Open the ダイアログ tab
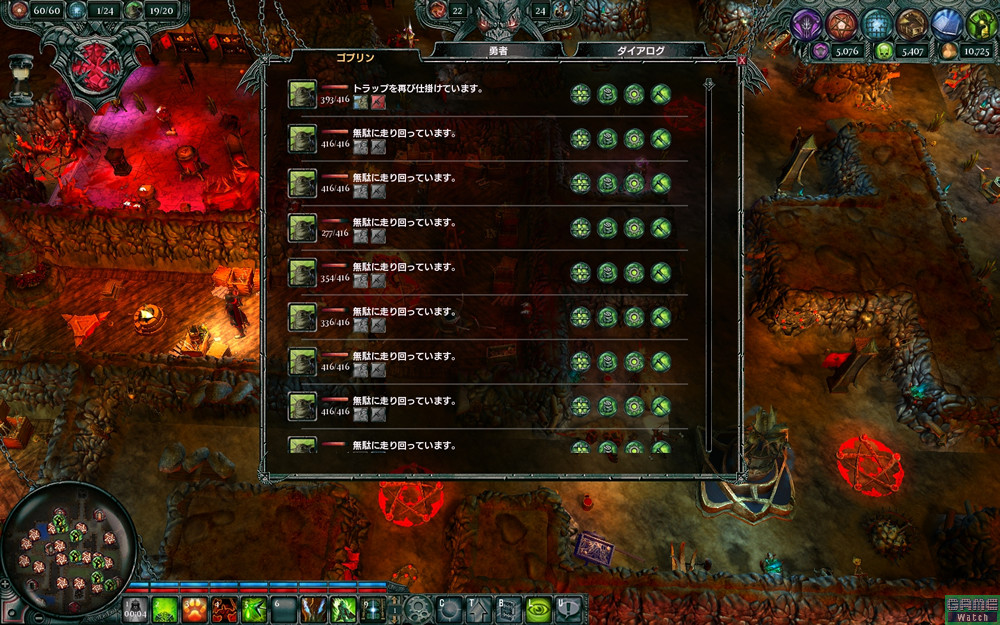 pos(641,50)
